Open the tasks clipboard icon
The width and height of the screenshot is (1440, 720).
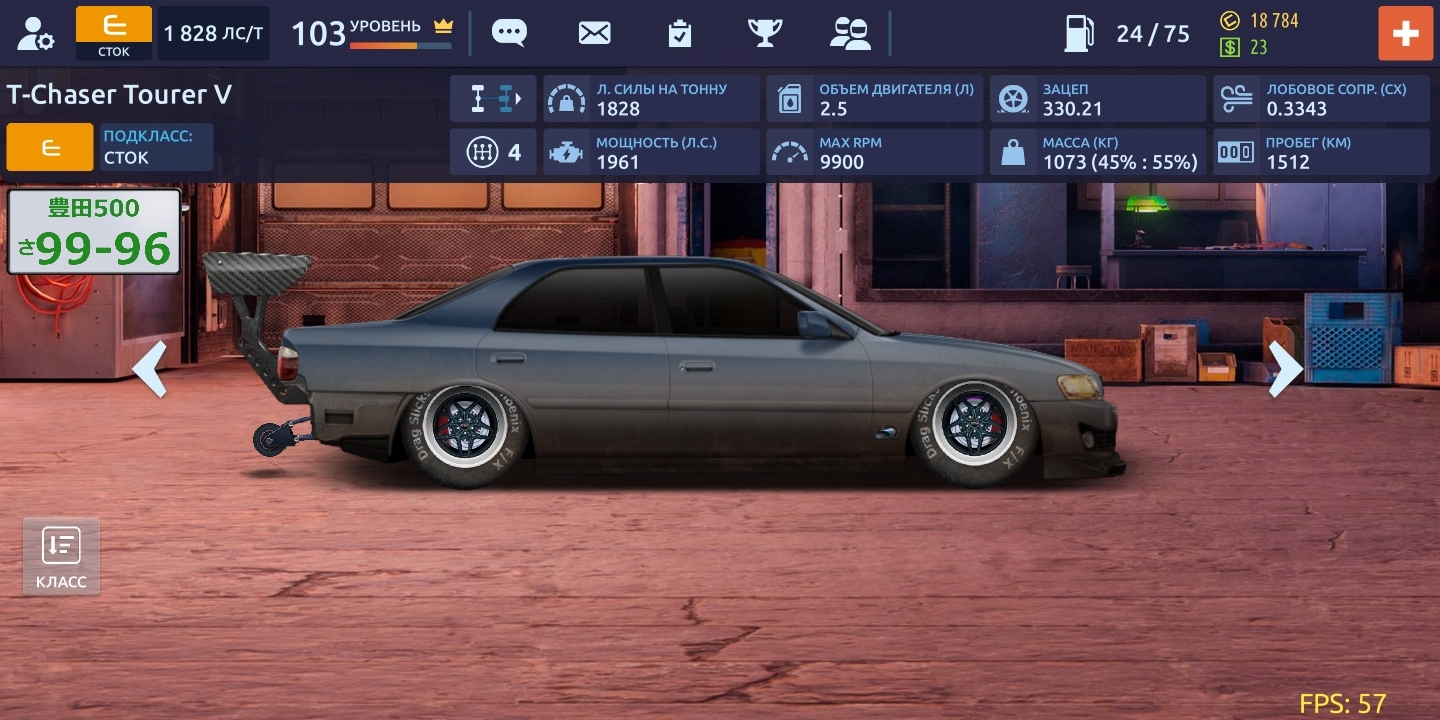point(680,33)
